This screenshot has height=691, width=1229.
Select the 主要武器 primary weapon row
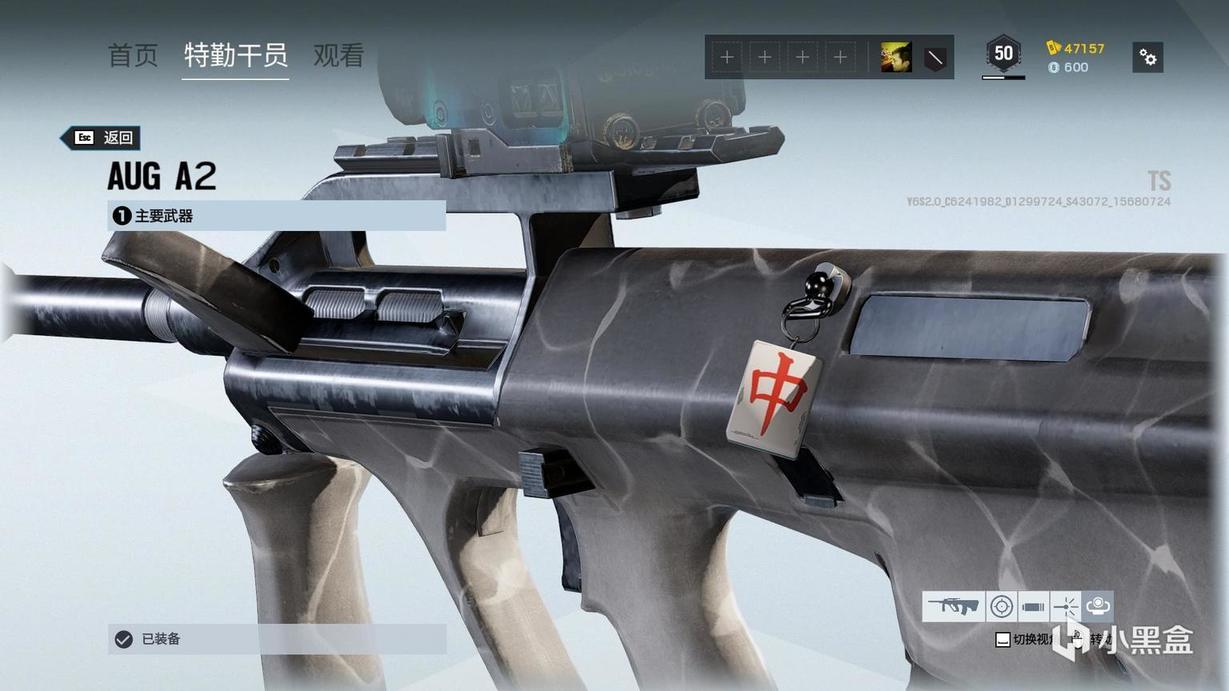tap(276, 216)
